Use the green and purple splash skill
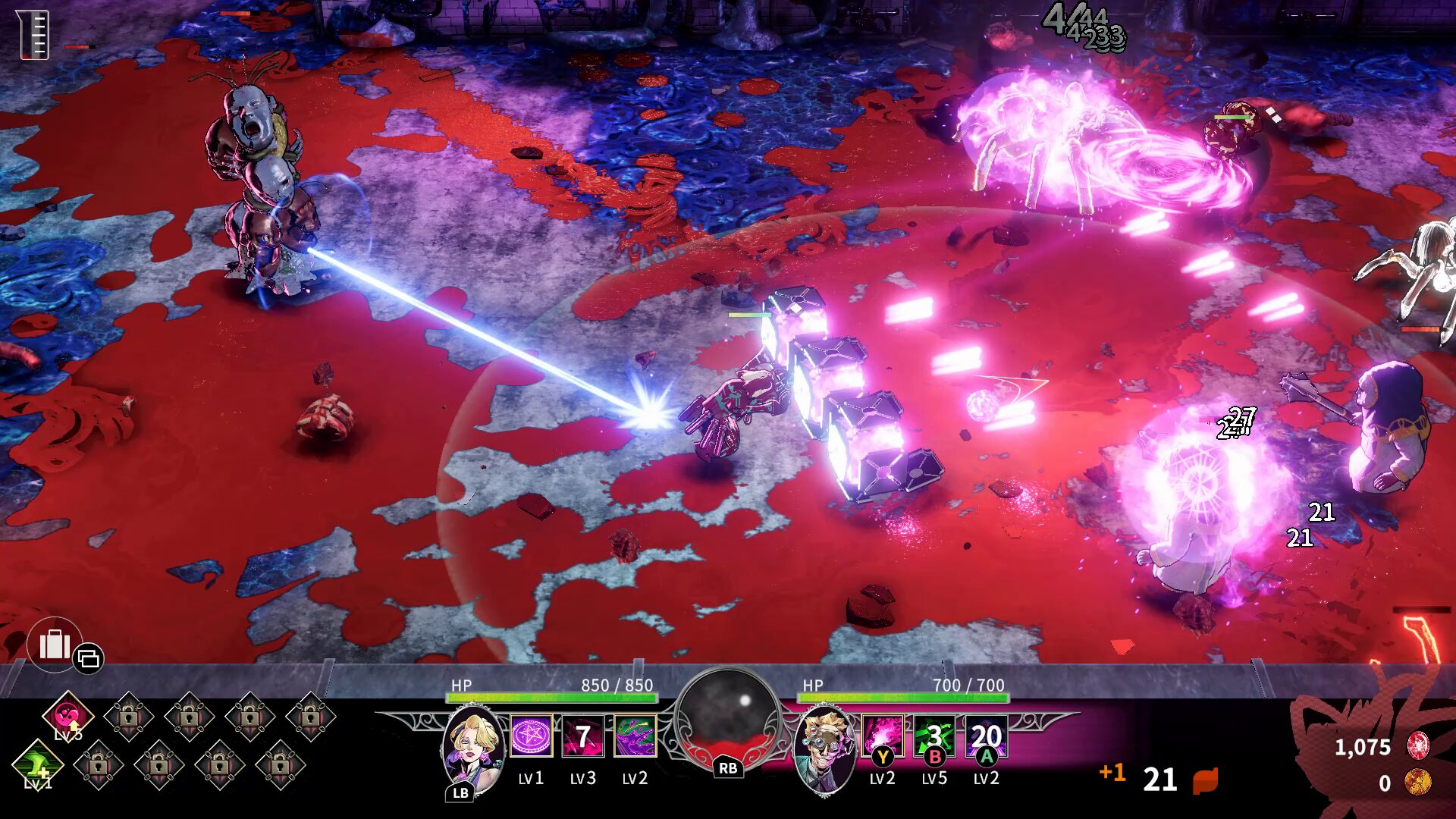Screen dimensions: 1456x819 pos(635,736)
